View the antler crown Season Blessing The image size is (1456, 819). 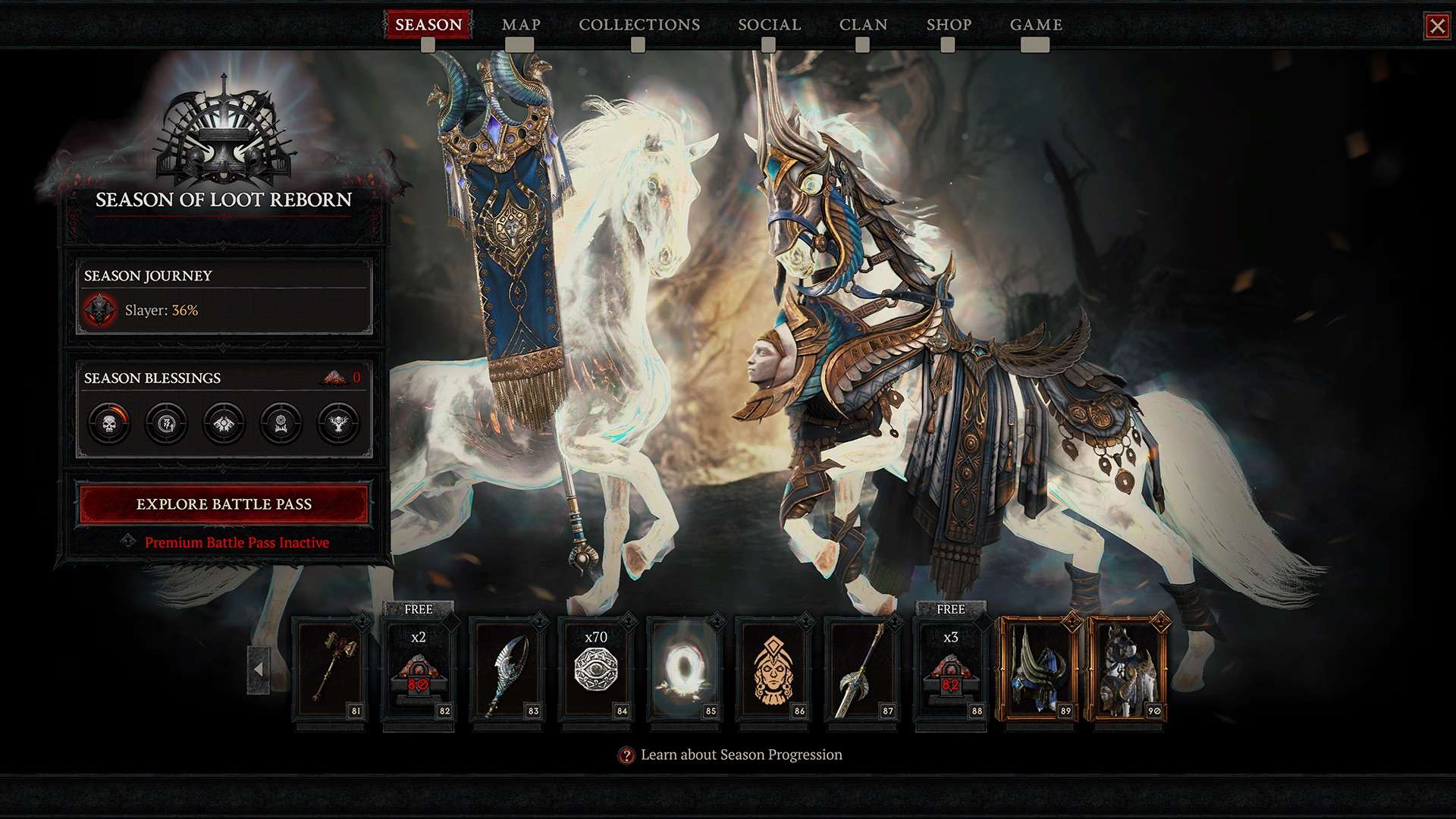pyautogui.click(x=281, y=423)
